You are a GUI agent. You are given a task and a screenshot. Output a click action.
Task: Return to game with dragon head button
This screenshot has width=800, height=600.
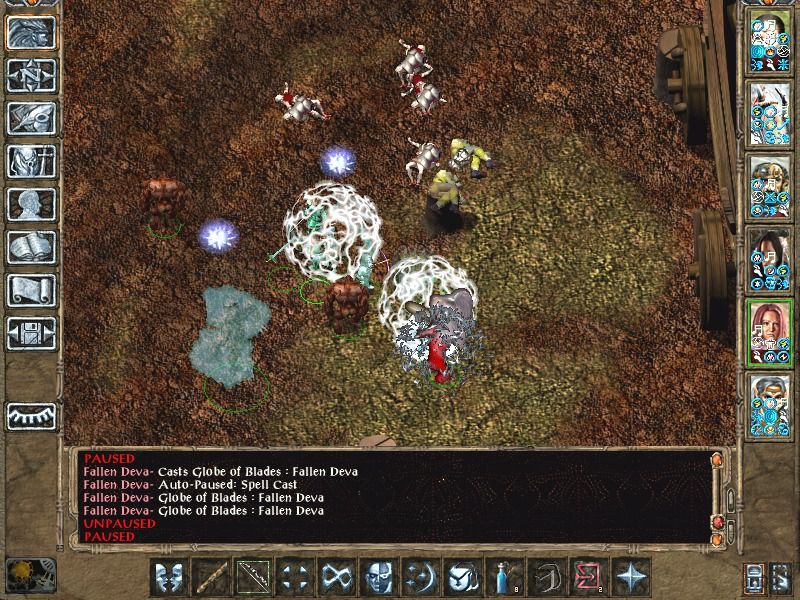pos(31,32)
